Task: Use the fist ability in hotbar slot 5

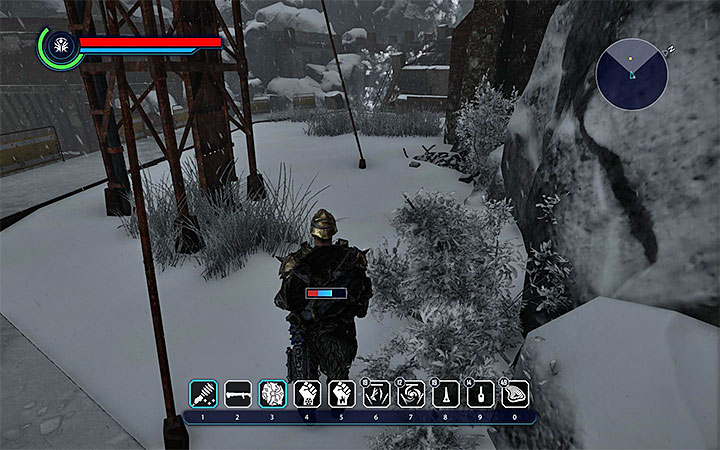Action: pos(341,393)
